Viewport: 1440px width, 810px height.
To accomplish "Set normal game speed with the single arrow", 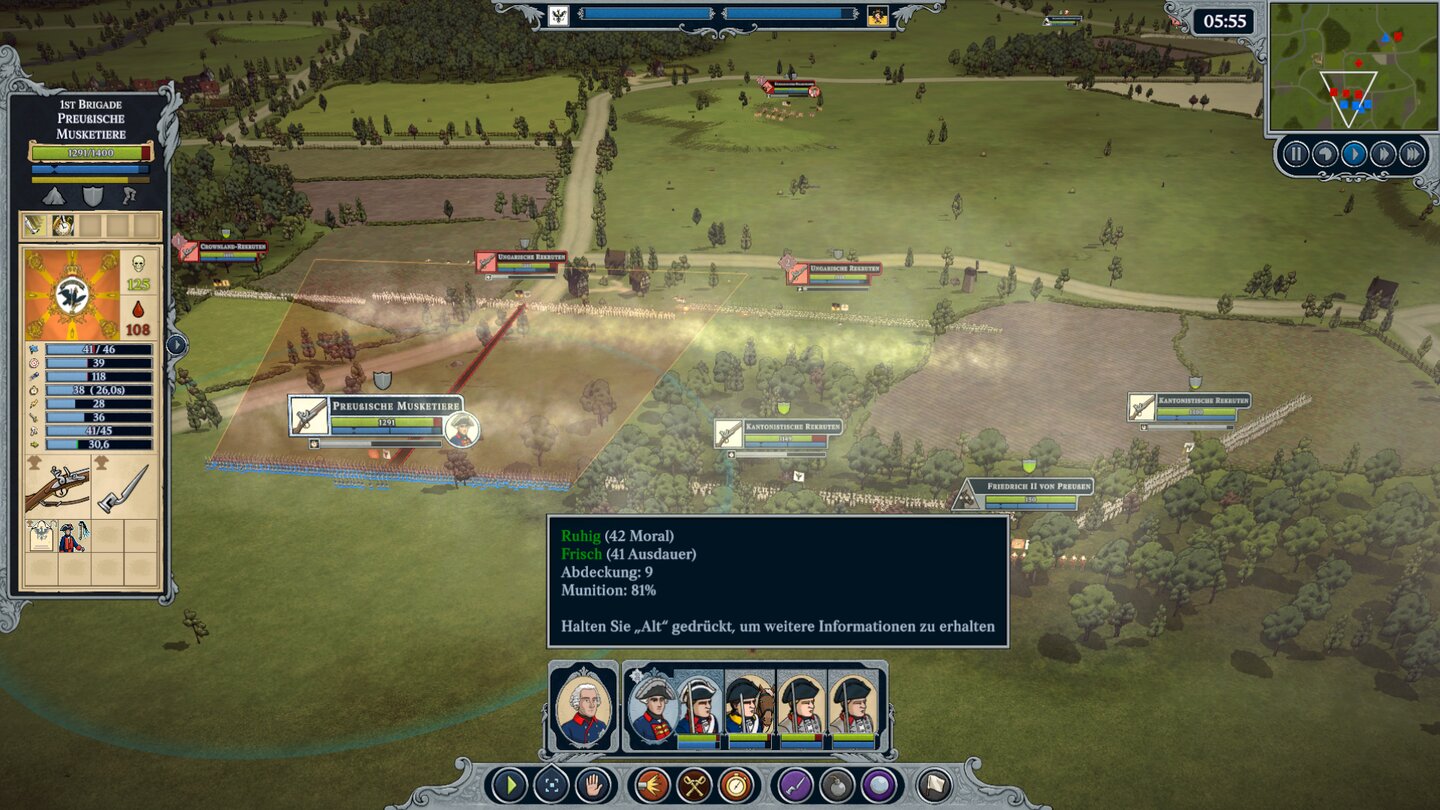I will coord(1354,154).
